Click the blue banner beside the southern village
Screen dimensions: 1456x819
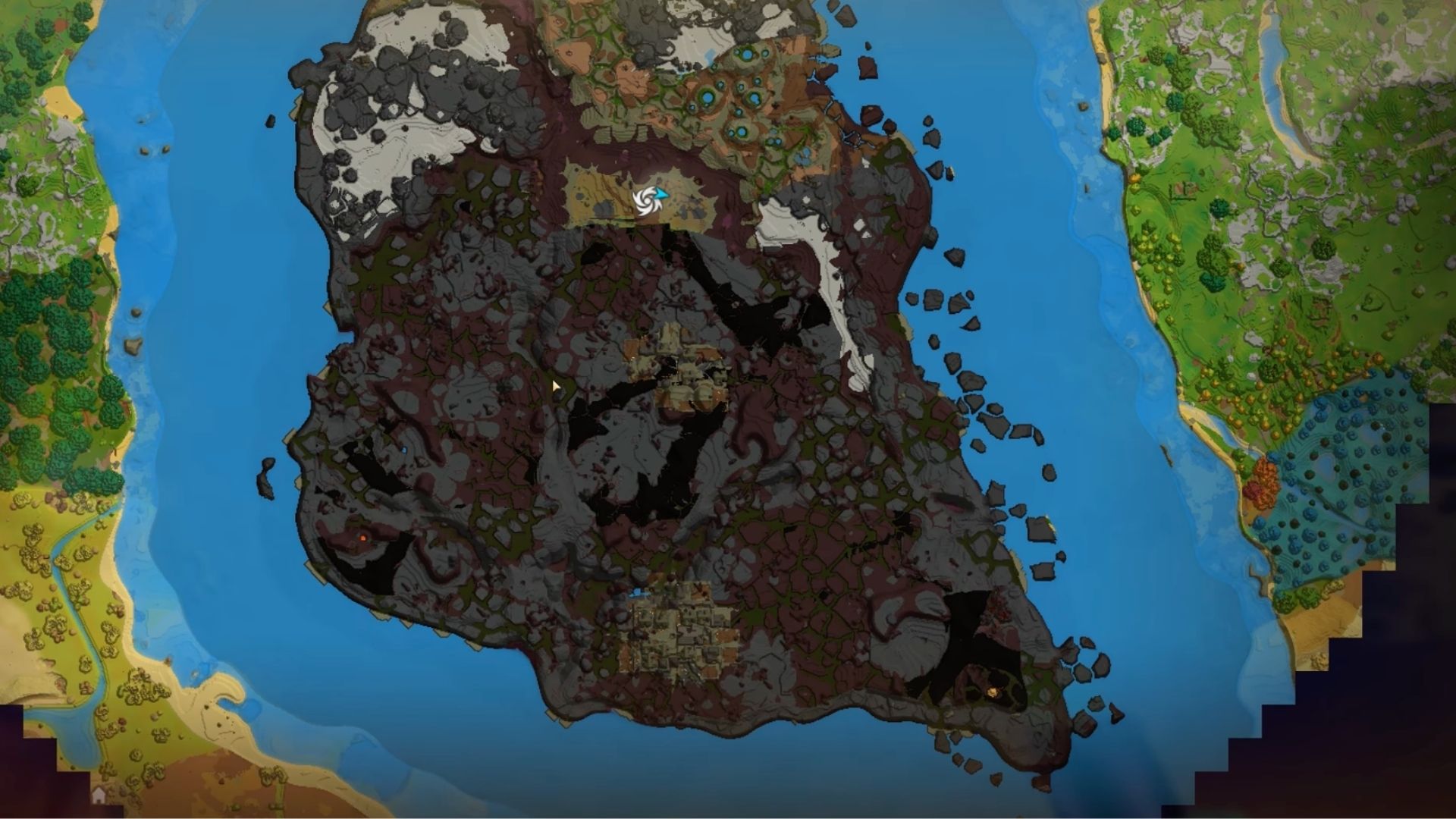click(x=635, y=594)
